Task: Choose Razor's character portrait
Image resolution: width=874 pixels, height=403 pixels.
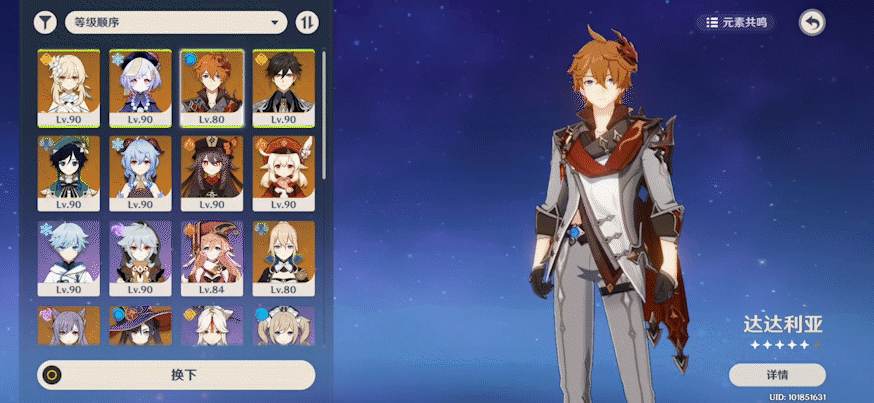Action: [x=140, y=257]
